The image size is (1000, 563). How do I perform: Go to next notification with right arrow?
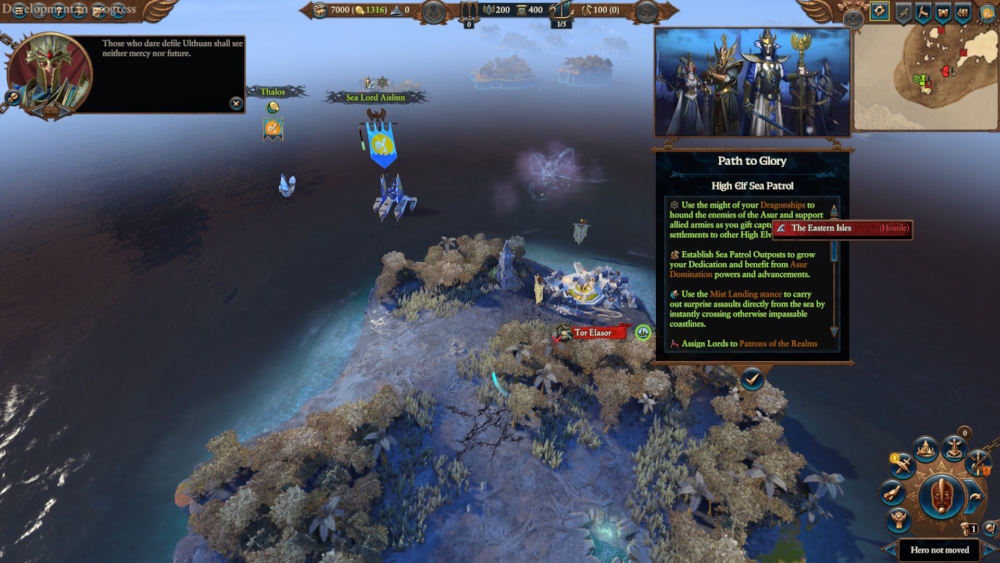click(x=990, y=549)
